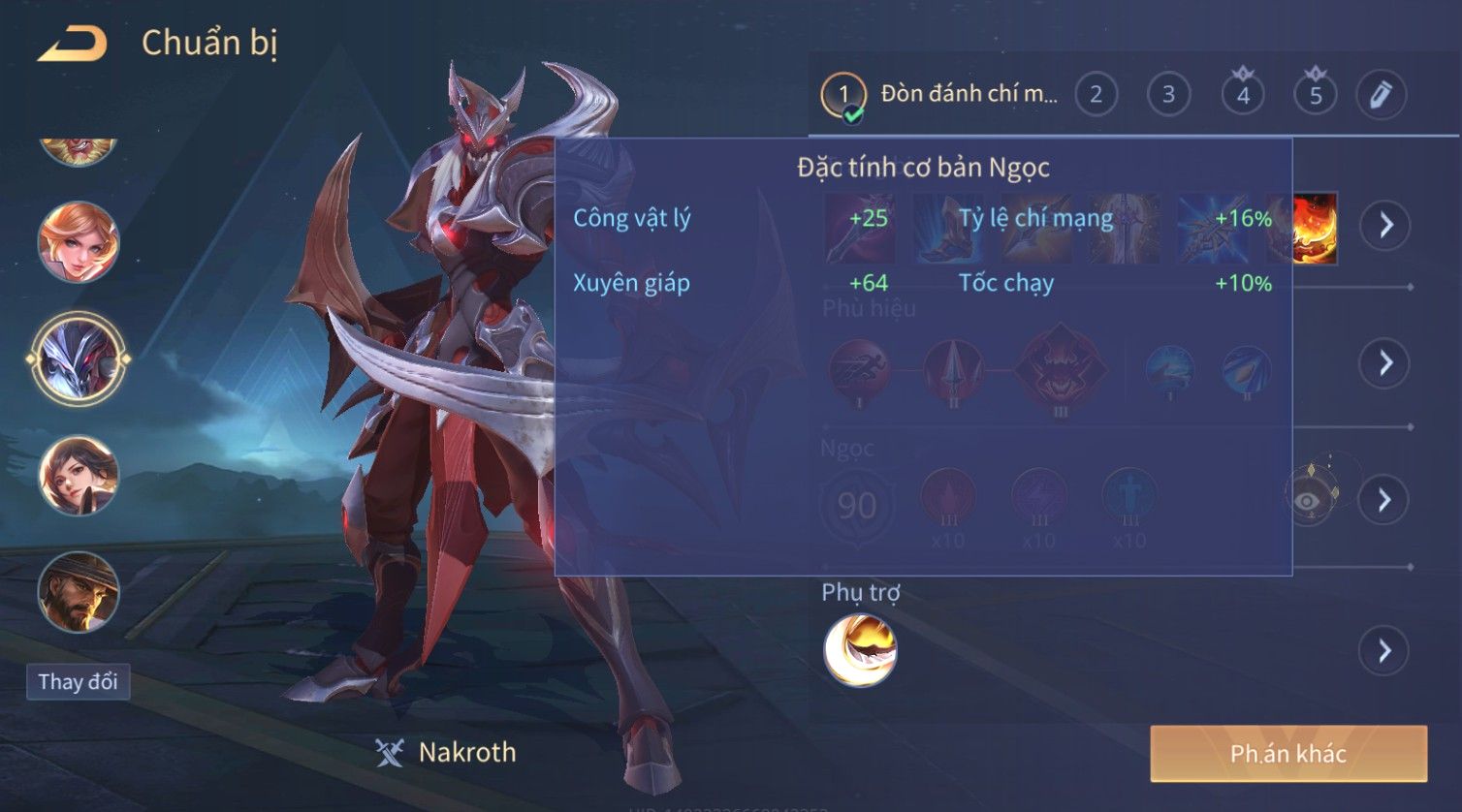1462x812 pixels.
Task: Pick the blonde female hero portrait
Action: pos(79,242)
